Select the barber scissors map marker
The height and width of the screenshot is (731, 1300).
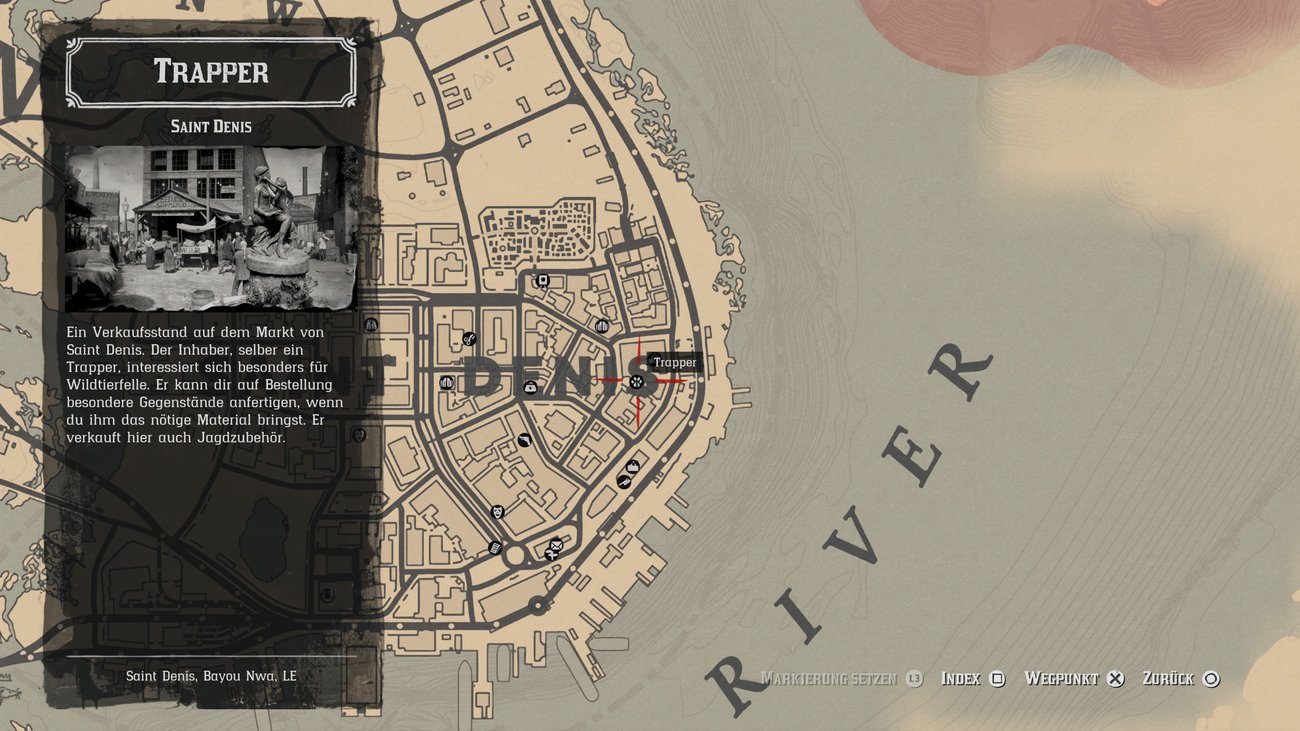click(x=469, y=339)
